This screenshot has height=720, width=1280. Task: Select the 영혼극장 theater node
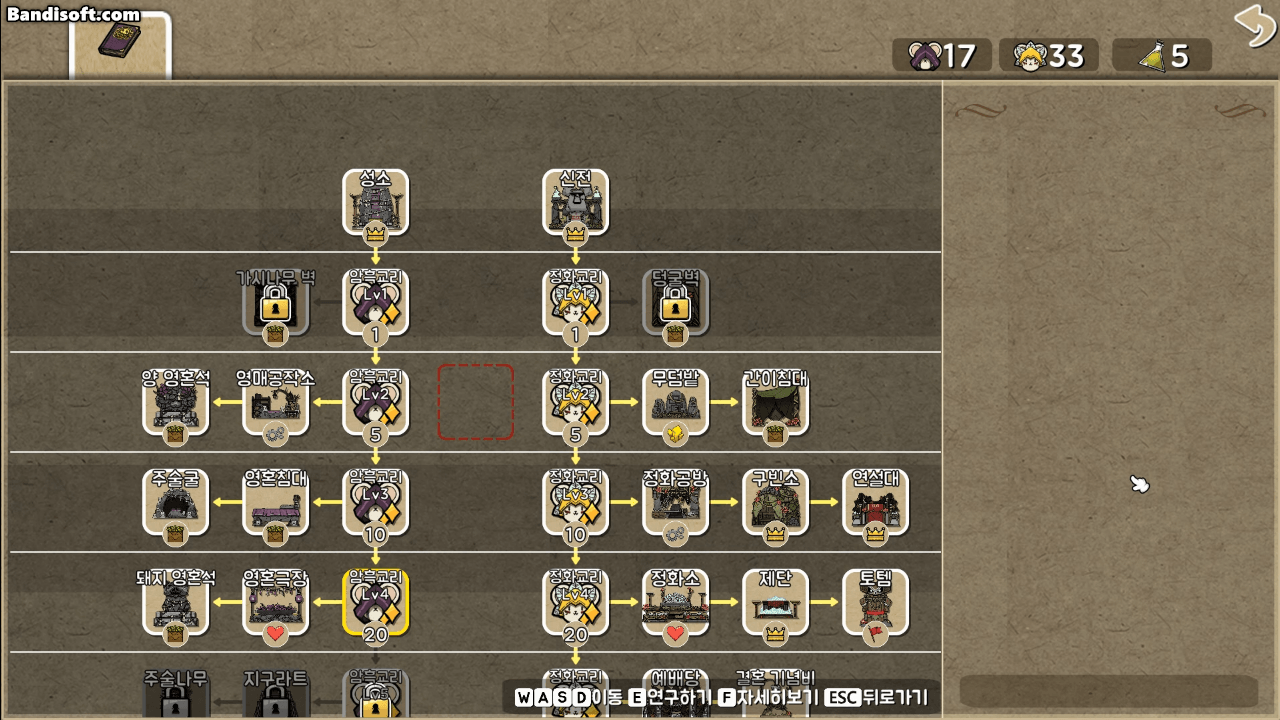point(275,600)
